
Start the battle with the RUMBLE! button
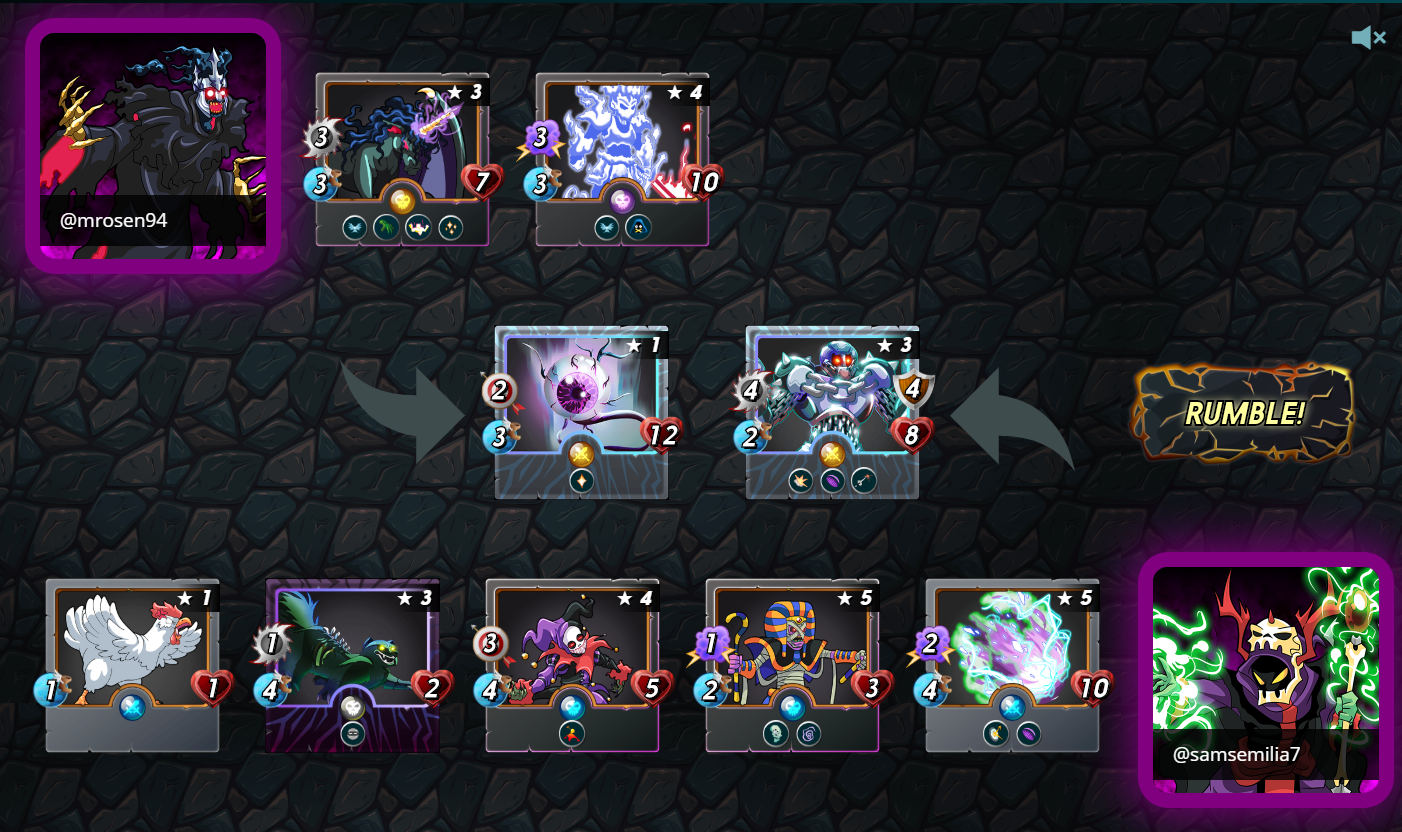[1243, 413]
